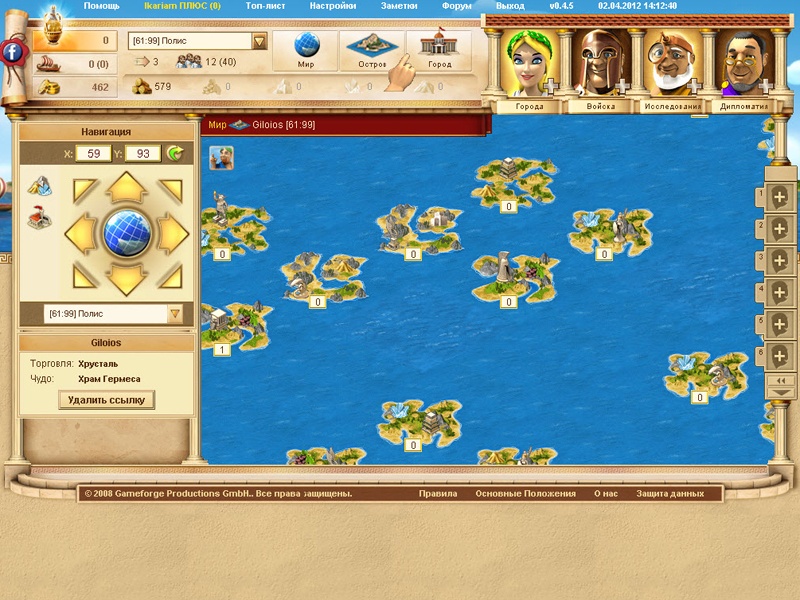The image size is (800, 600).
Task: Click the Удалить ссылку button
Action: (106, 400)
